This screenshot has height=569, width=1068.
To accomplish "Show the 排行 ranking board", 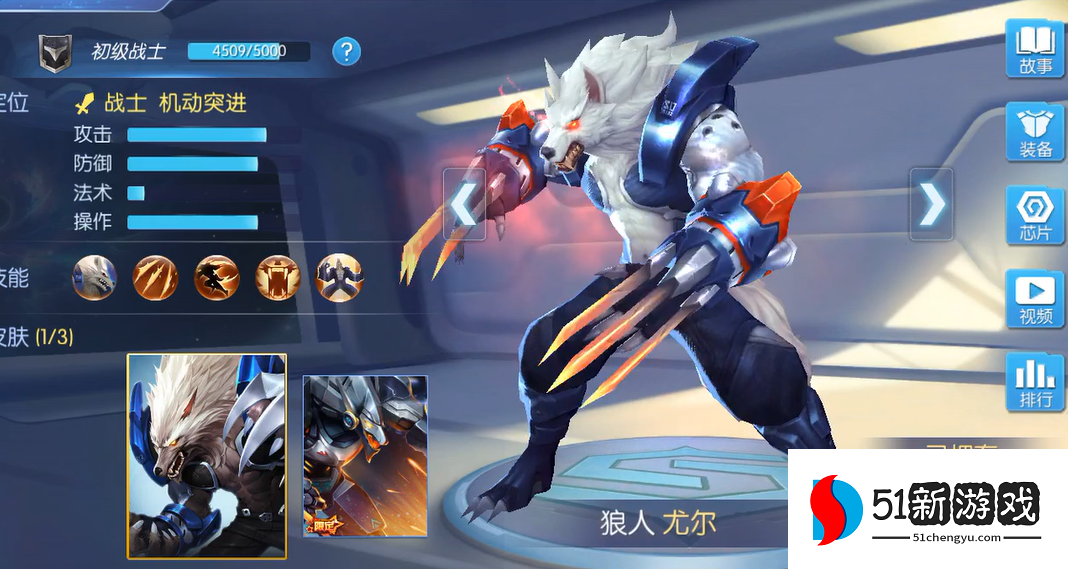I will pyautogui.click(x=1035, y=383).
